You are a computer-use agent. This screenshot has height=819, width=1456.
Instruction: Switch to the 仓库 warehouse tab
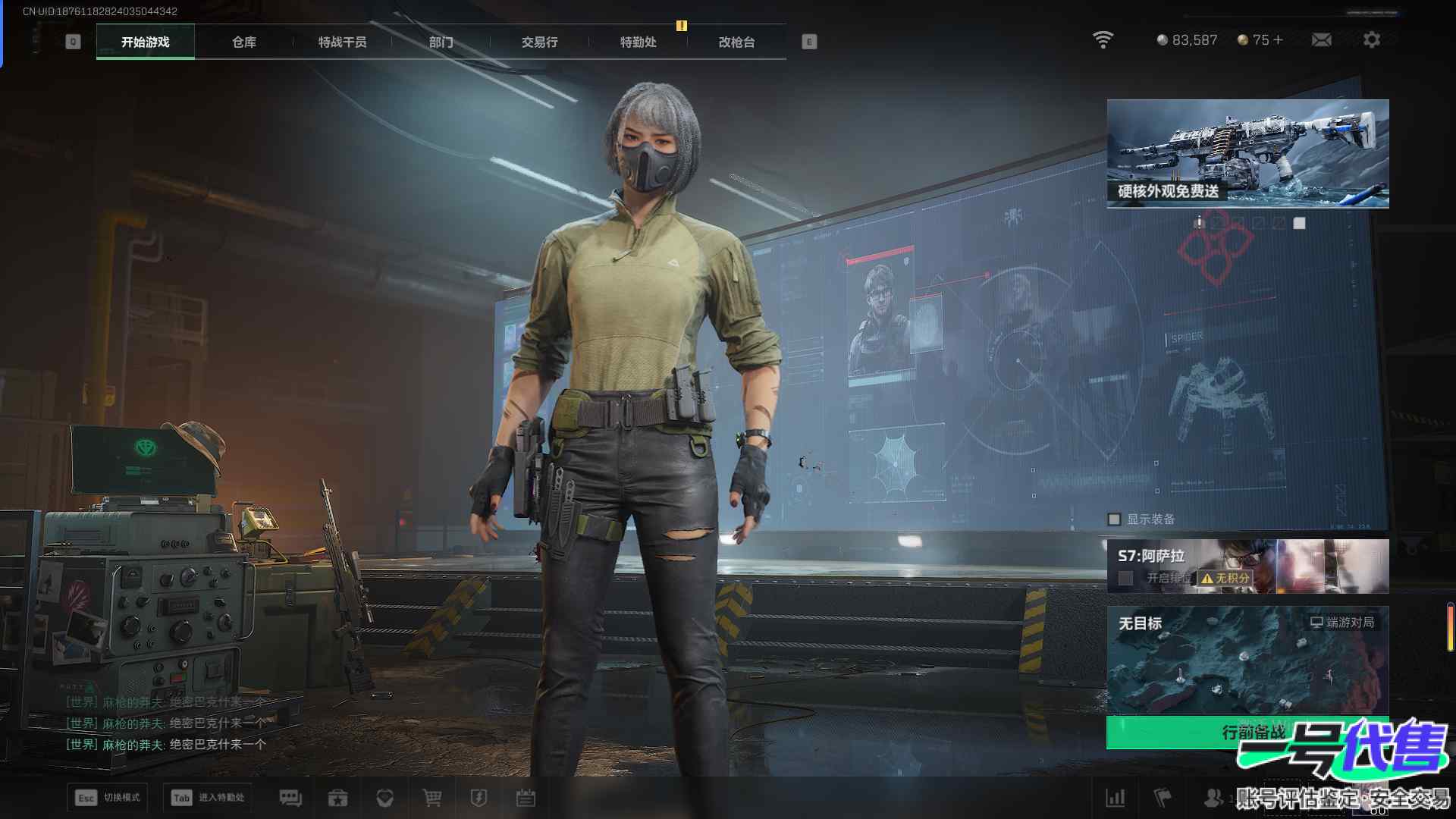pos(243,42)
